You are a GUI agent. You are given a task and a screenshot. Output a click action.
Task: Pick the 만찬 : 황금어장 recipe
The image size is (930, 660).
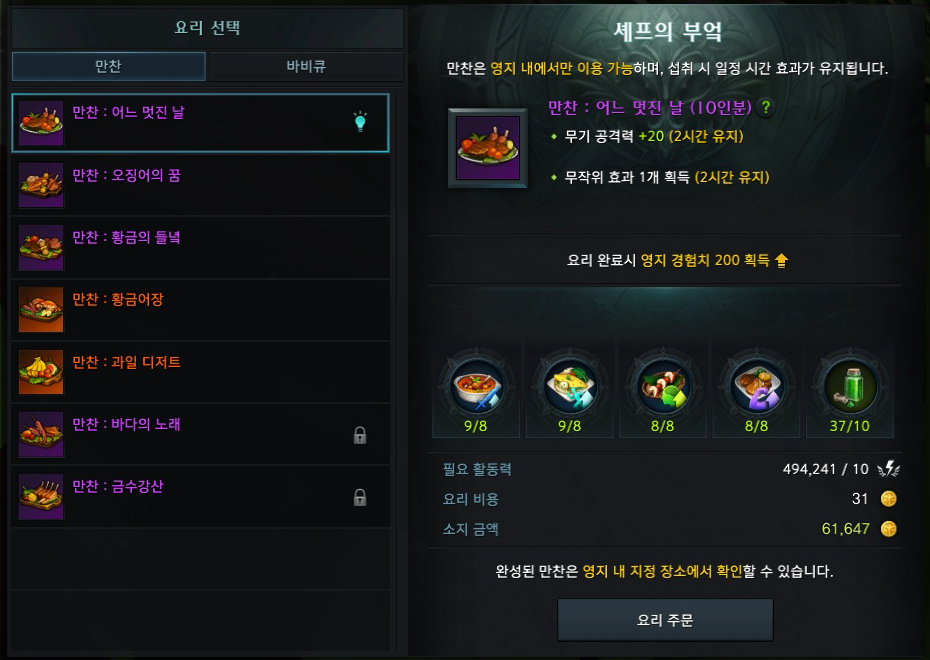click(200, 310)
